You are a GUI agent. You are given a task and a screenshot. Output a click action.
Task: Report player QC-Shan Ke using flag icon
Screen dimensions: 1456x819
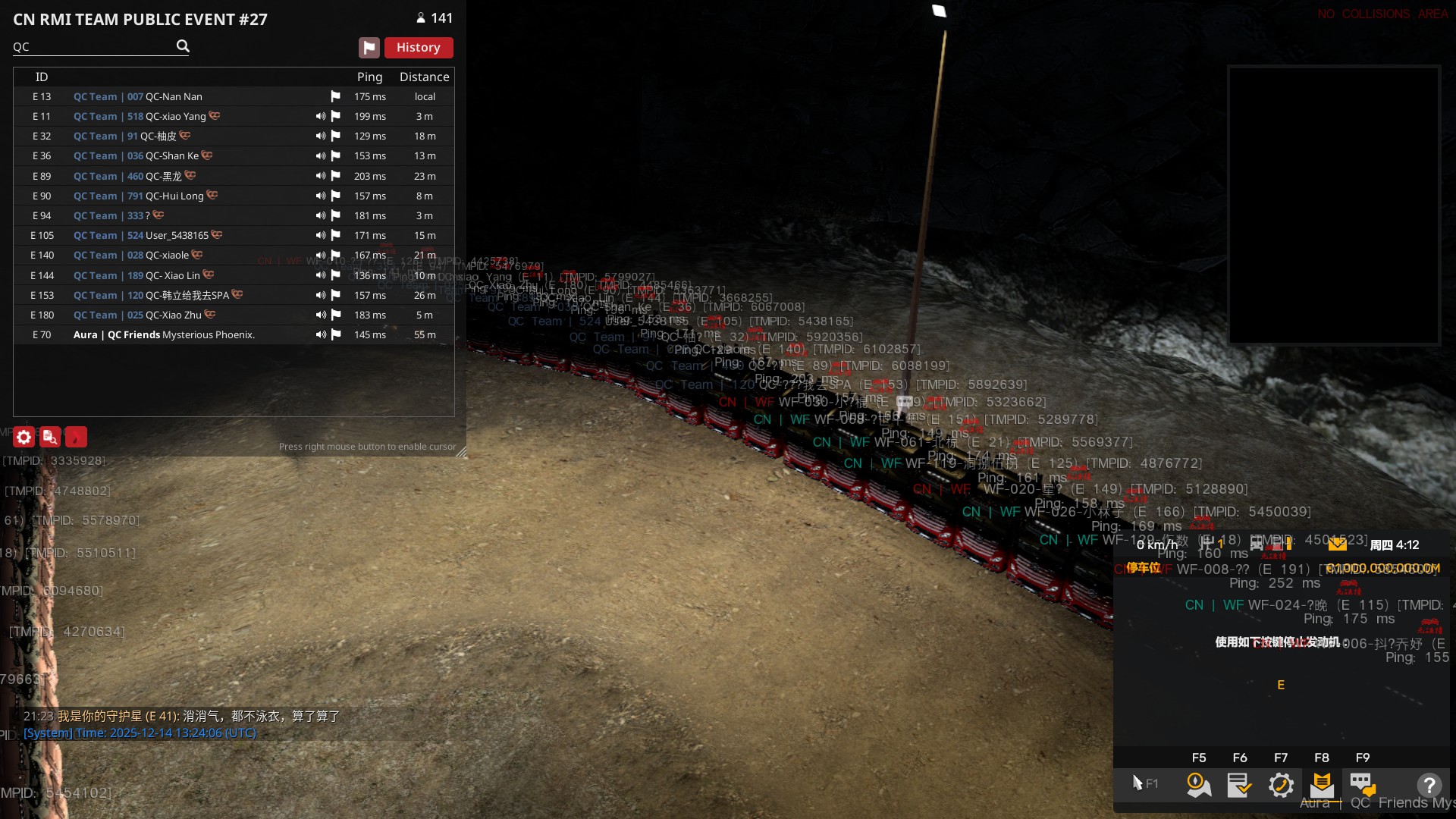335,156
